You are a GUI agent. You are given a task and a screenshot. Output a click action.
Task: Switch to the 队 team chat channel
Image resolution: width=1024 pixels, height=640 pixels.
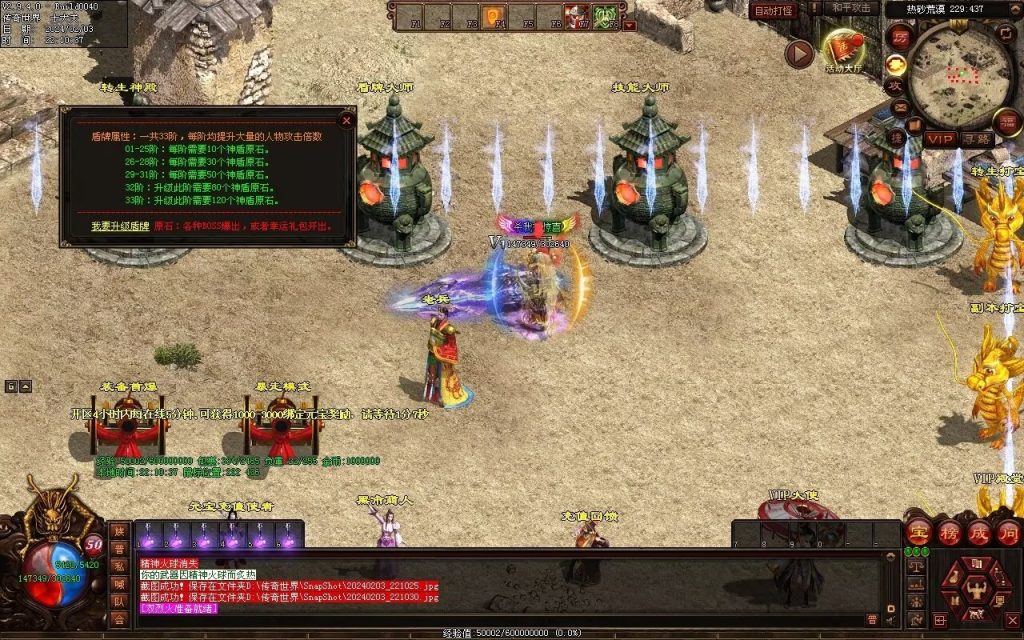pyautogui.click(x=119, y=602)
